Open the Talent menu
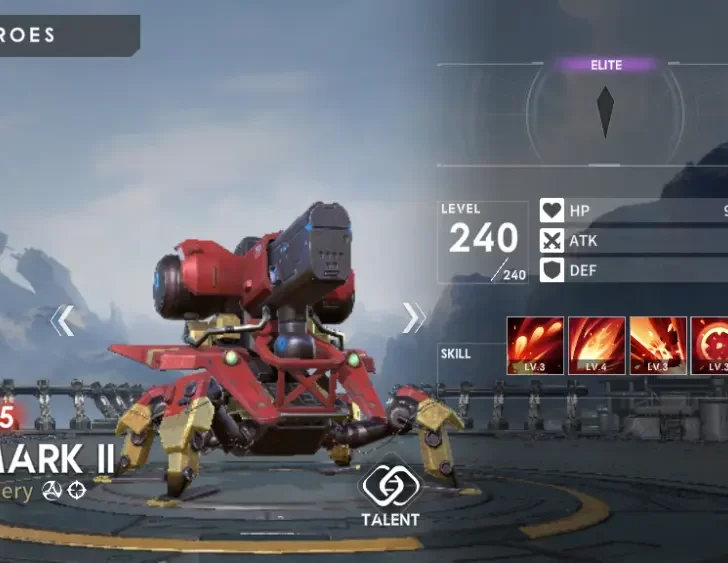 tap(390, 494)
